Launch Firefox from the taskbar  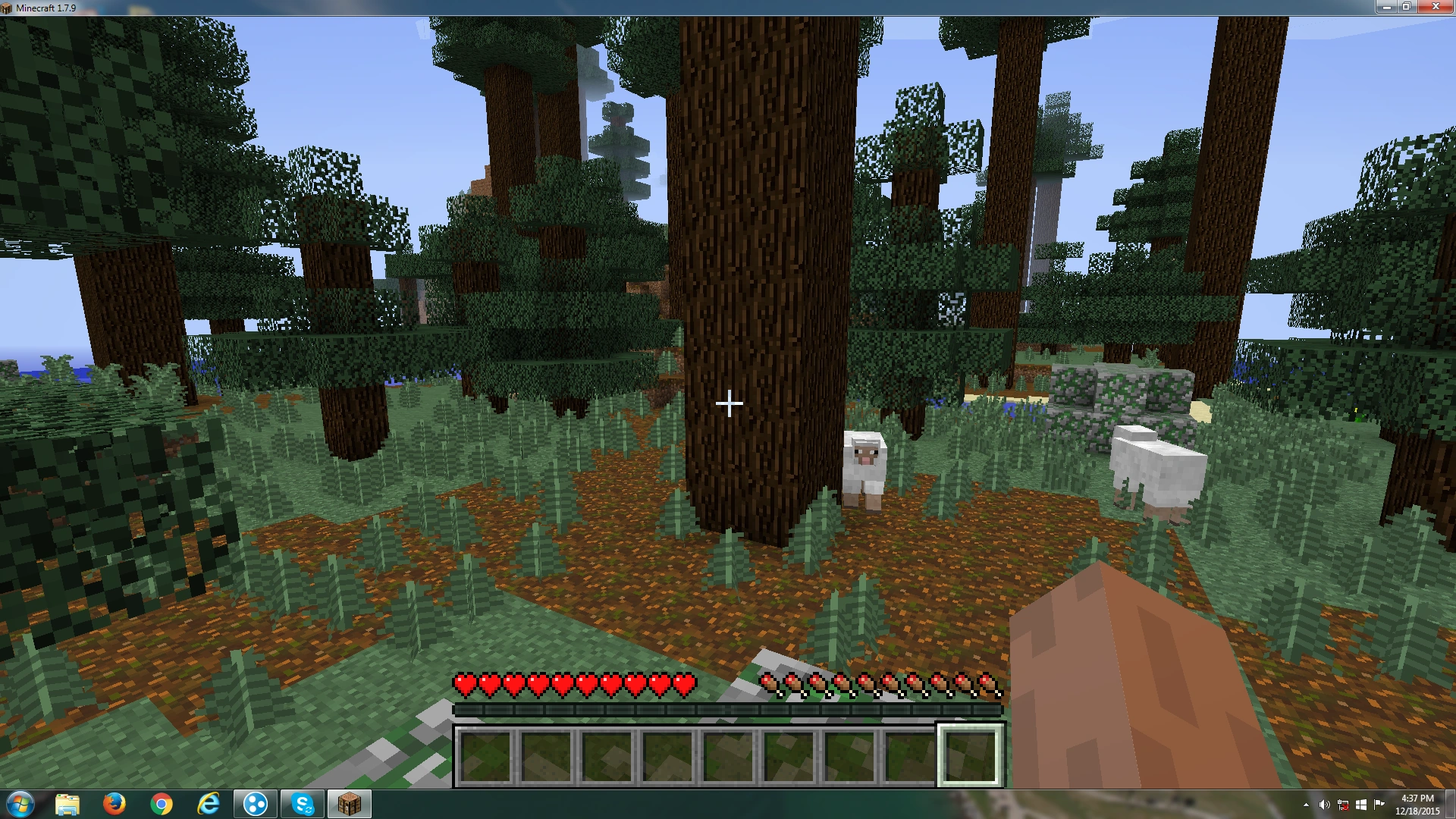[x=115, y=803]
